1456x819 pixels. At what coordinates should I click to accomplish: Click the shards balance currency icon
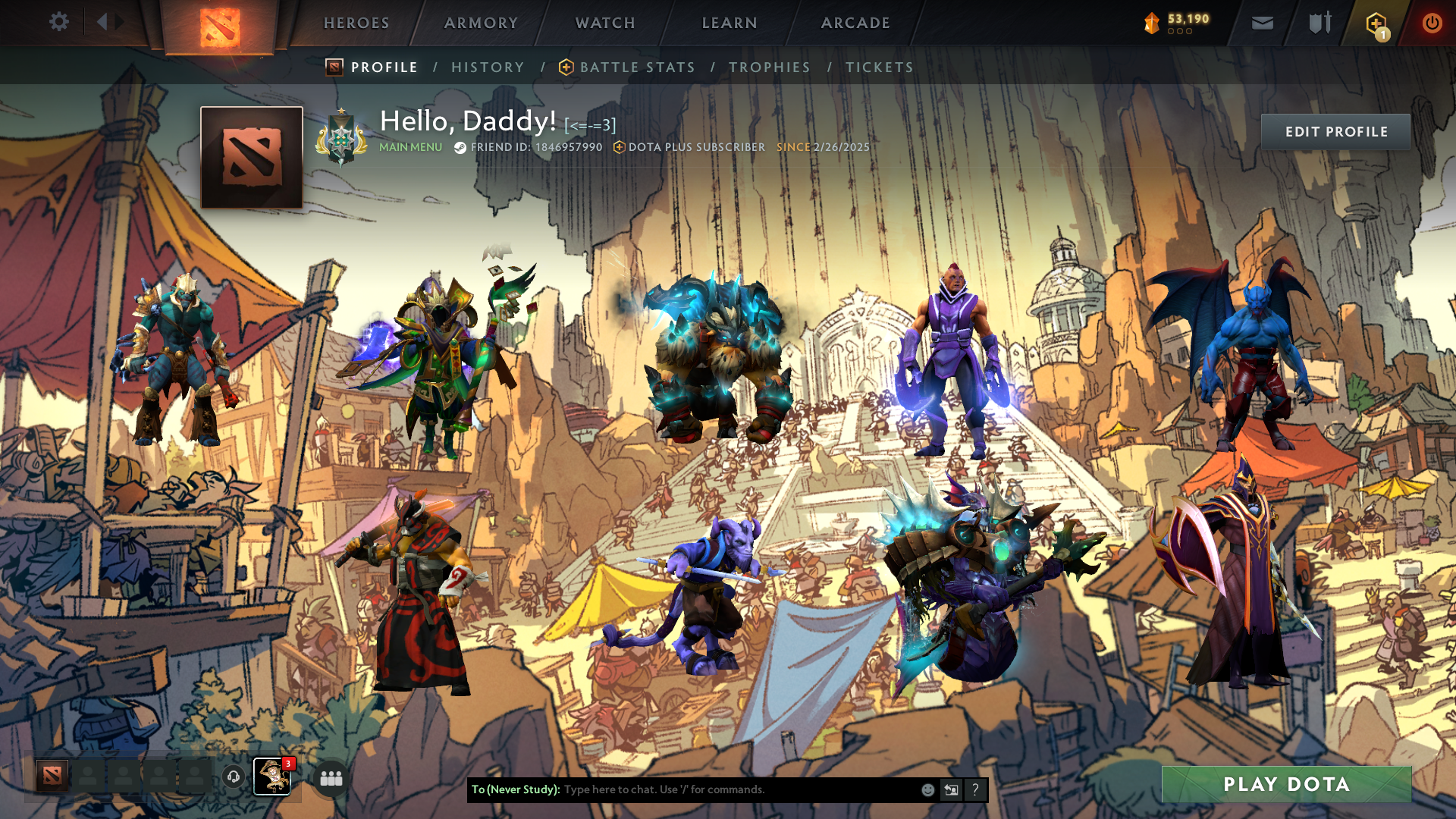click(1152, 24)
